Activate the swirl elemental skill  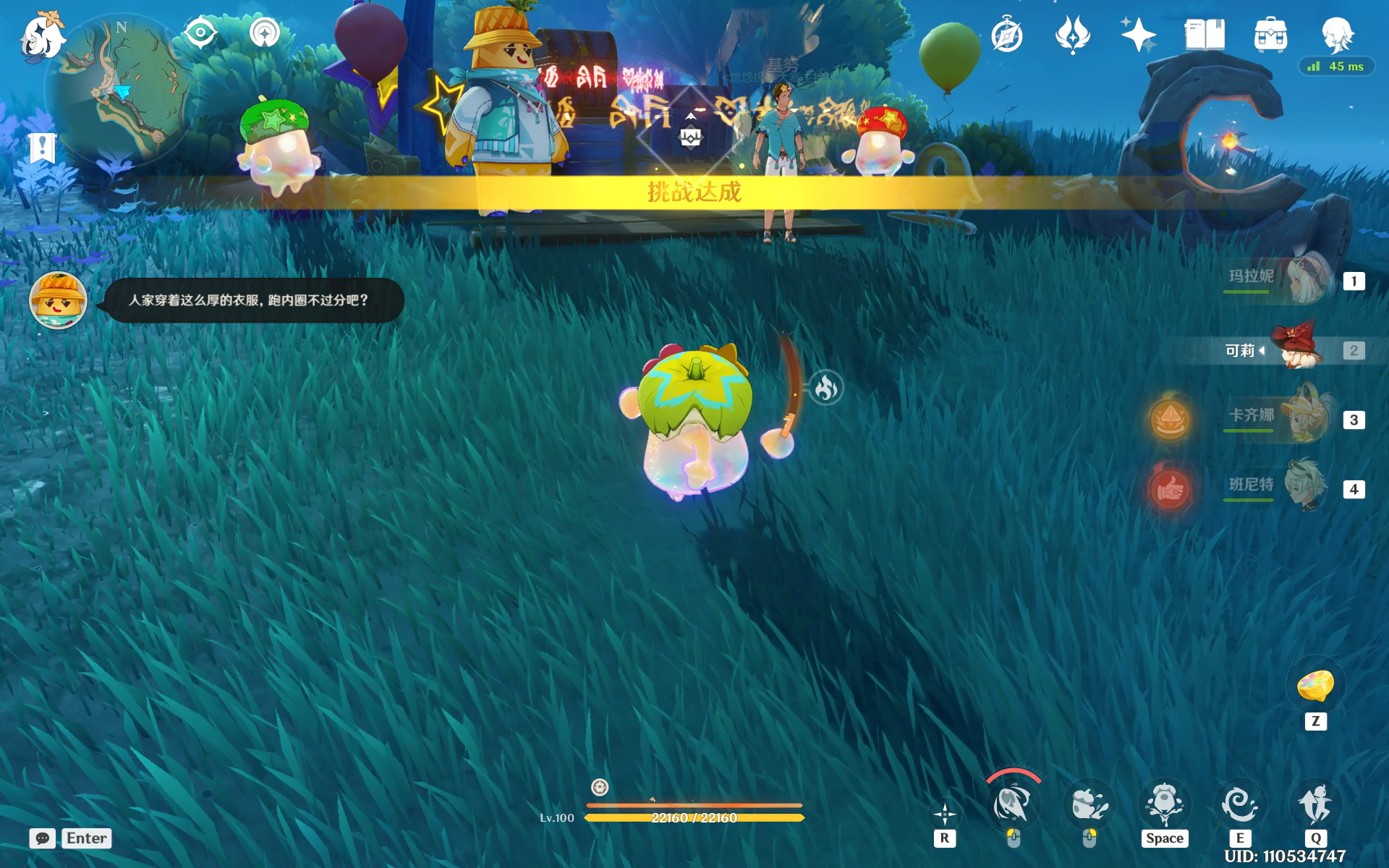1239,805
